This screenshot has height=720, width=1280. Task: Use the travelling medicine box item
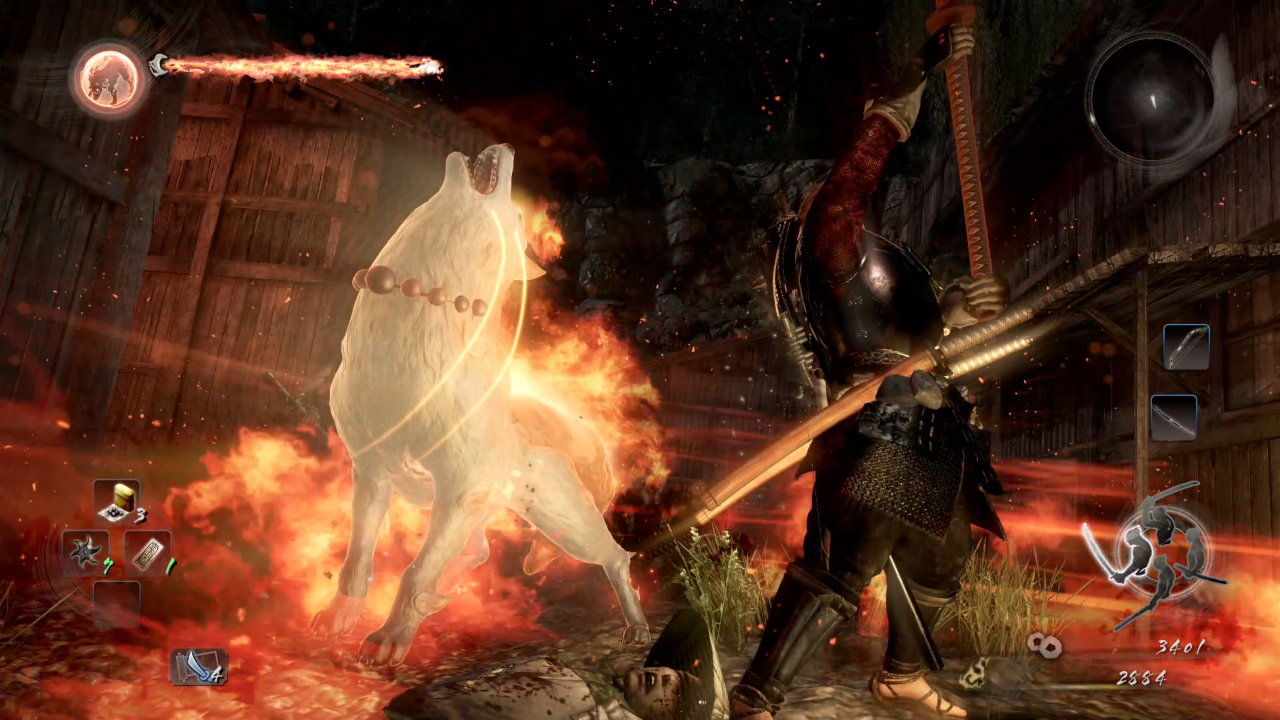click(118, 498)
